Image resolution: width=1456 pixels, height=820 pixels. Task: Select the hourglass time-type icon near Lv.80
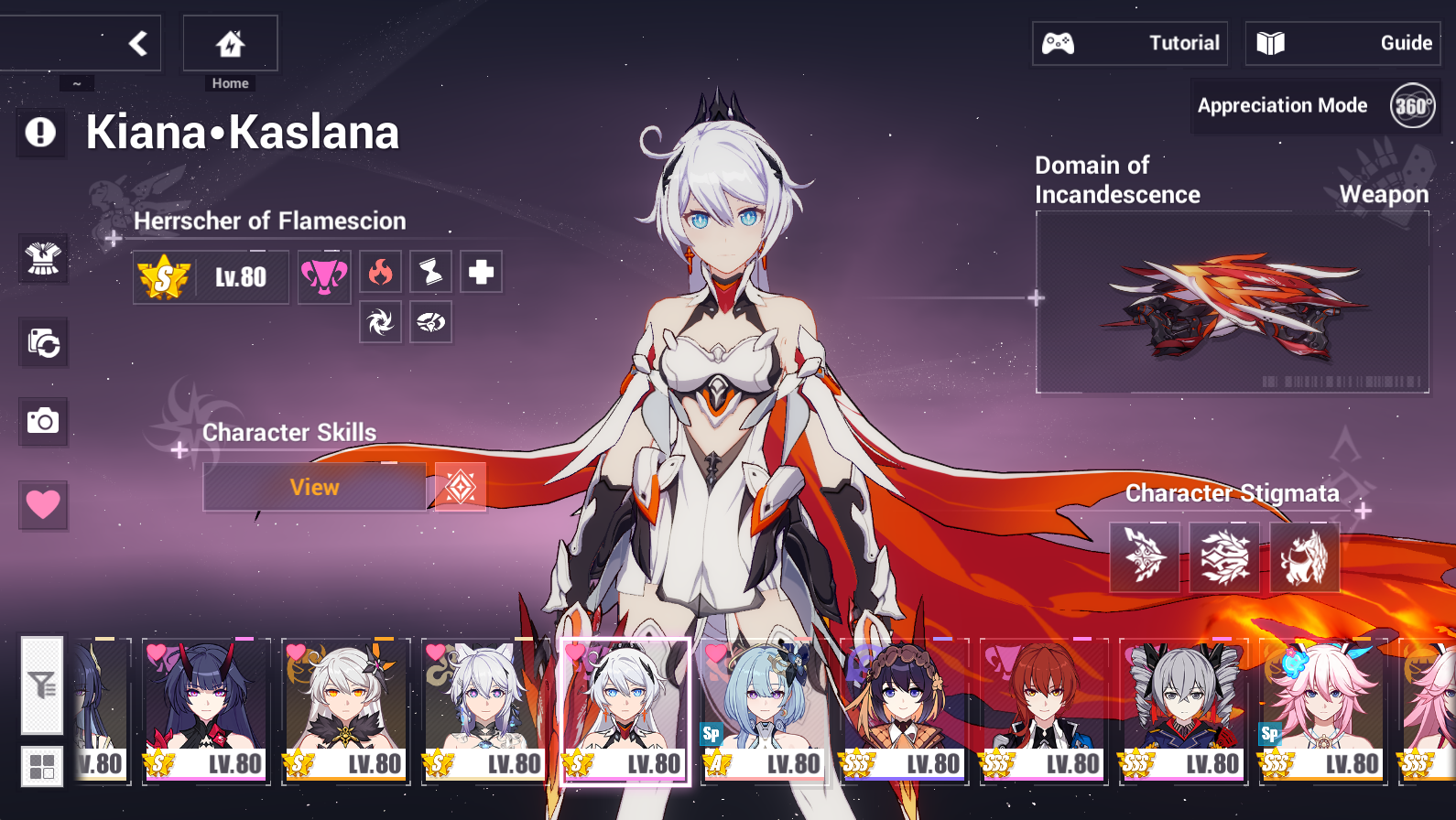[x=430, y=272]
